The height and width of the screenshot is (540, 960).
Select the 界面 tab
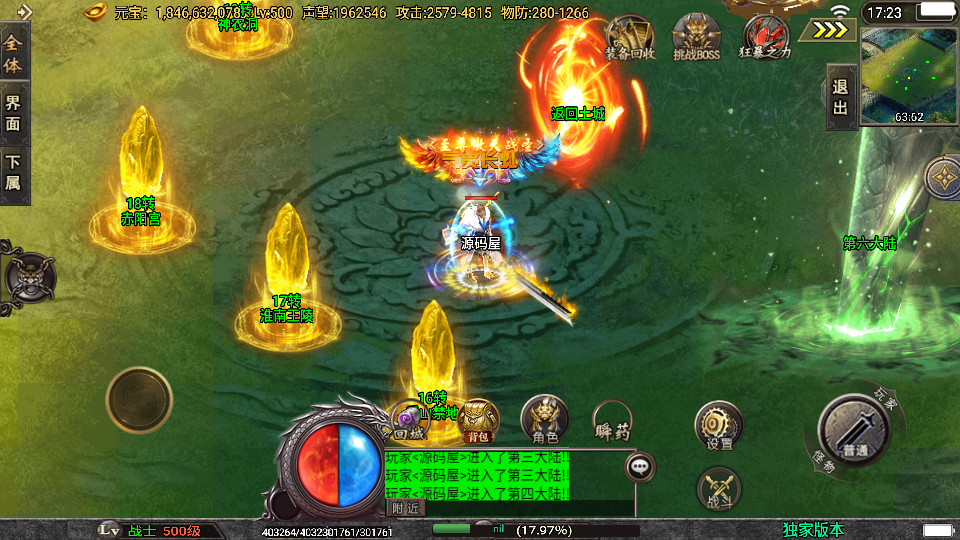point(13,112)
